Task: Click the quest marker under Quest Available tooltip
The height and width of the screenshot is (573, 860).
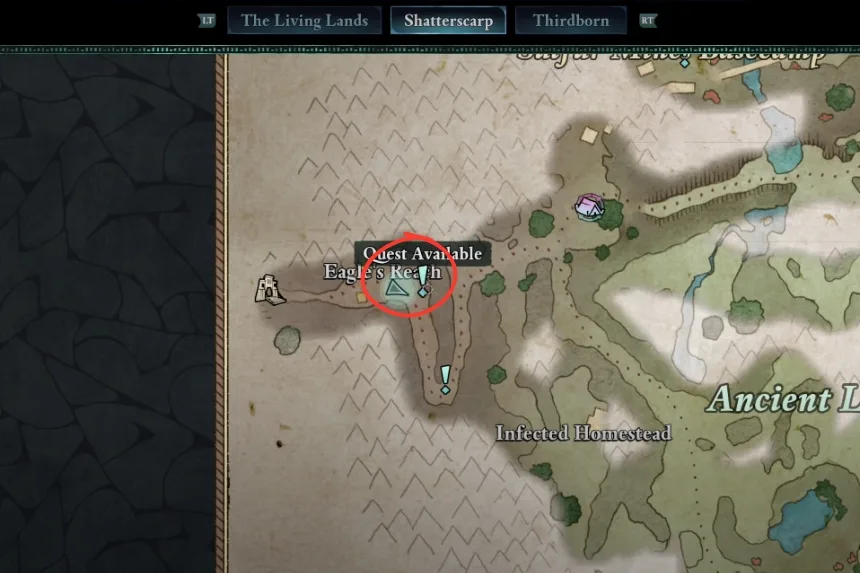Action: [x=423, y=281]
